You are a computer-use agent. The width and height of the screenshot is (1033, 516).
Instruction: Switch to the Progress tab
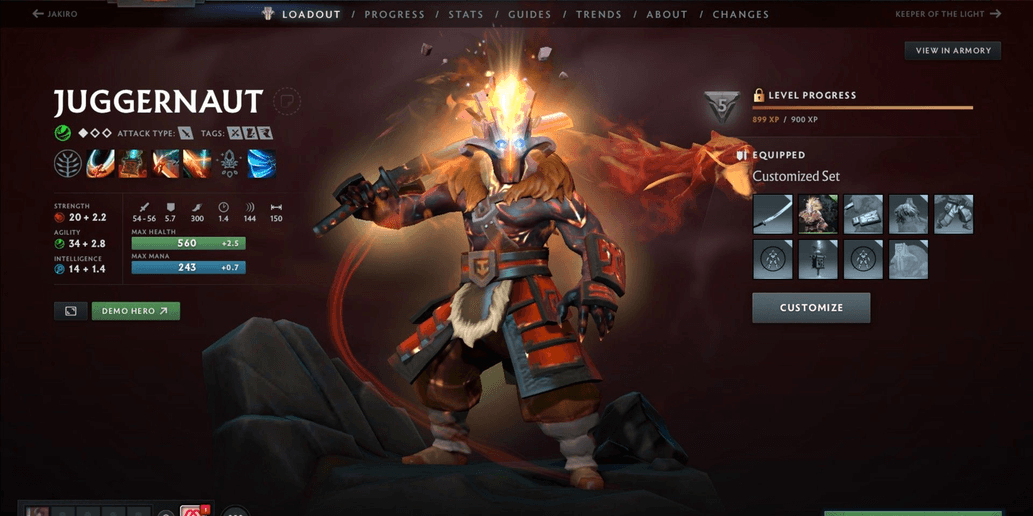[394, 15]
